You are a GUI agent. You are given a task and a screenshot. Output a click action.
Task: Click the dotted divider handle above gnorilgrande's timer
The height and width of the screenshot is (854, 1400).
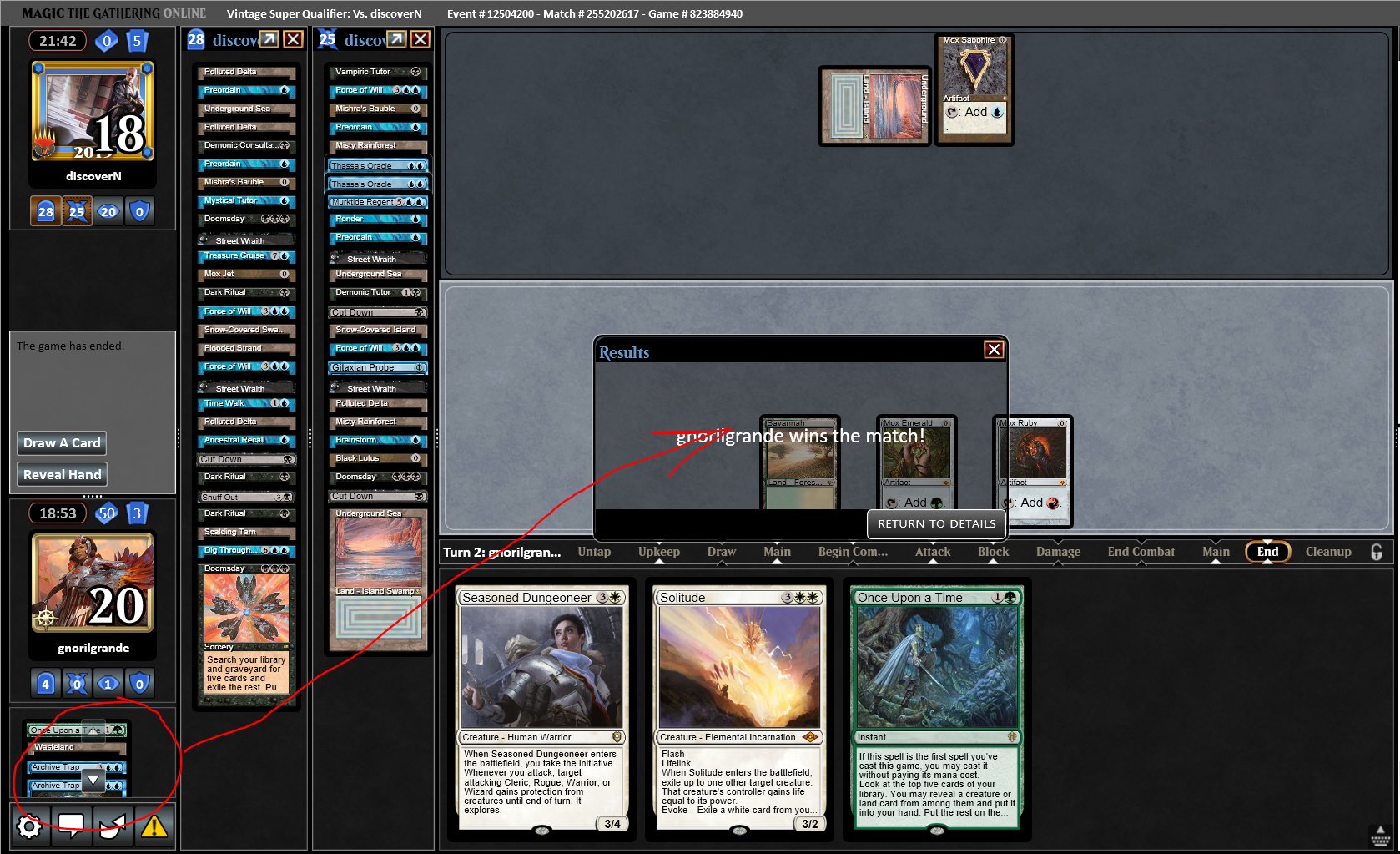point(92,496)
